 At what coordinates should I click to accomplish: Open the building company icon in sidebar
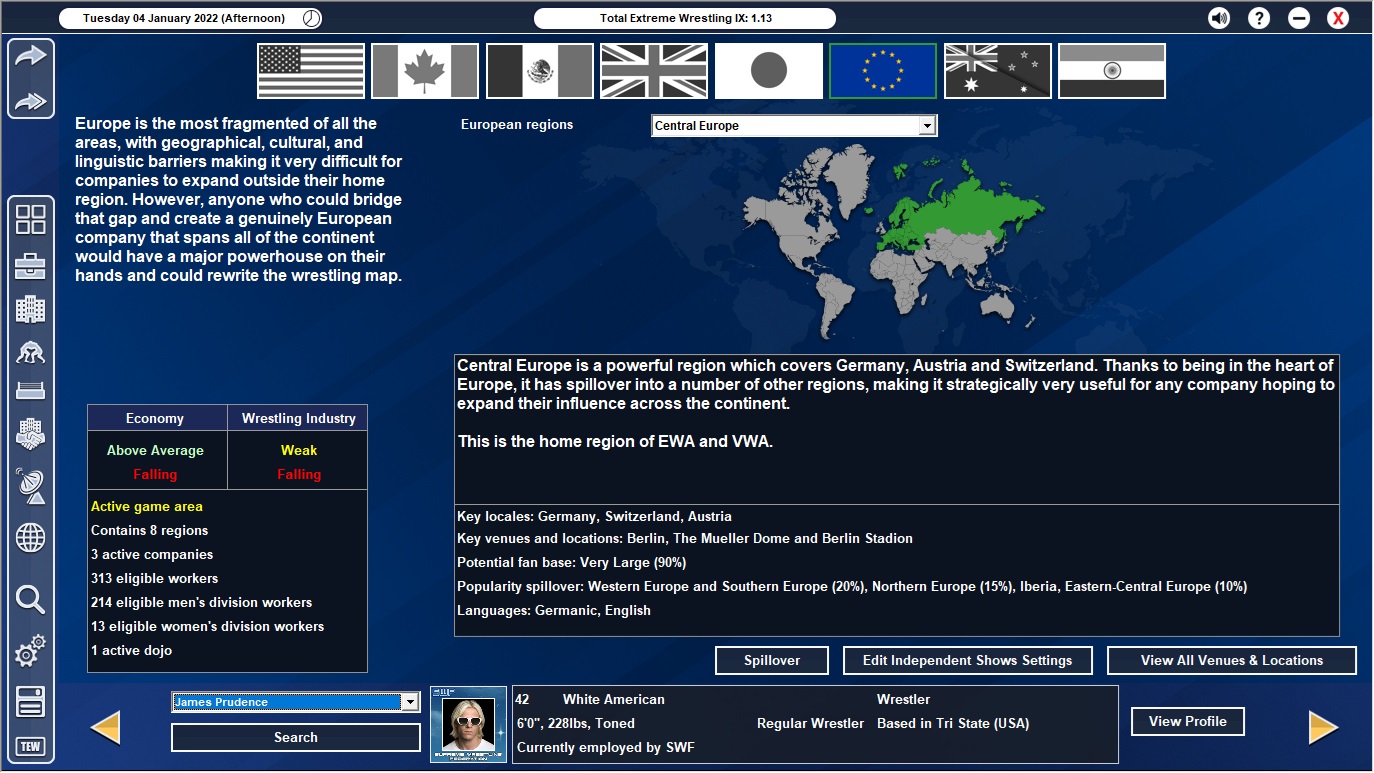[x=30, y=309]
